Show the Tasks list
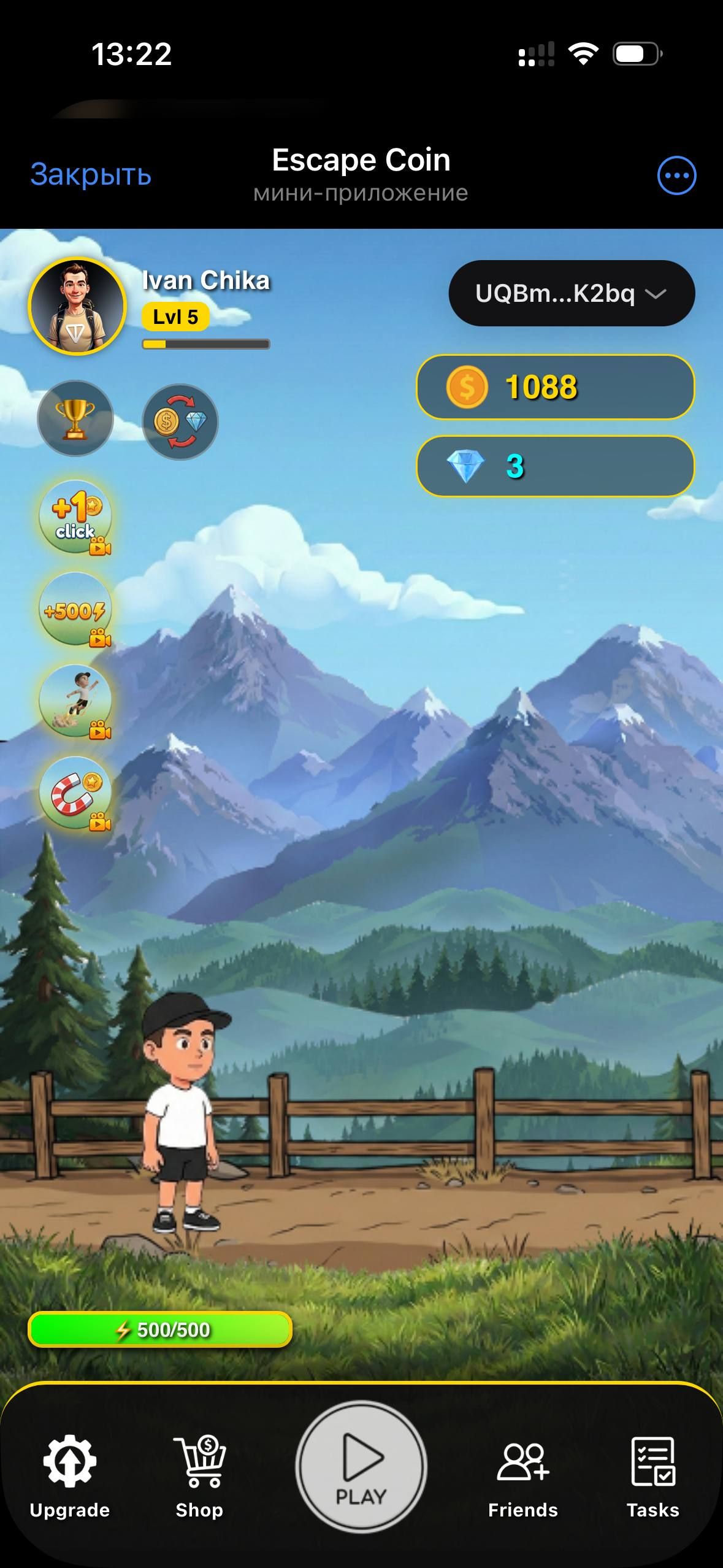The height and width of the screenshot is (1568, 723). point(652,1475)
